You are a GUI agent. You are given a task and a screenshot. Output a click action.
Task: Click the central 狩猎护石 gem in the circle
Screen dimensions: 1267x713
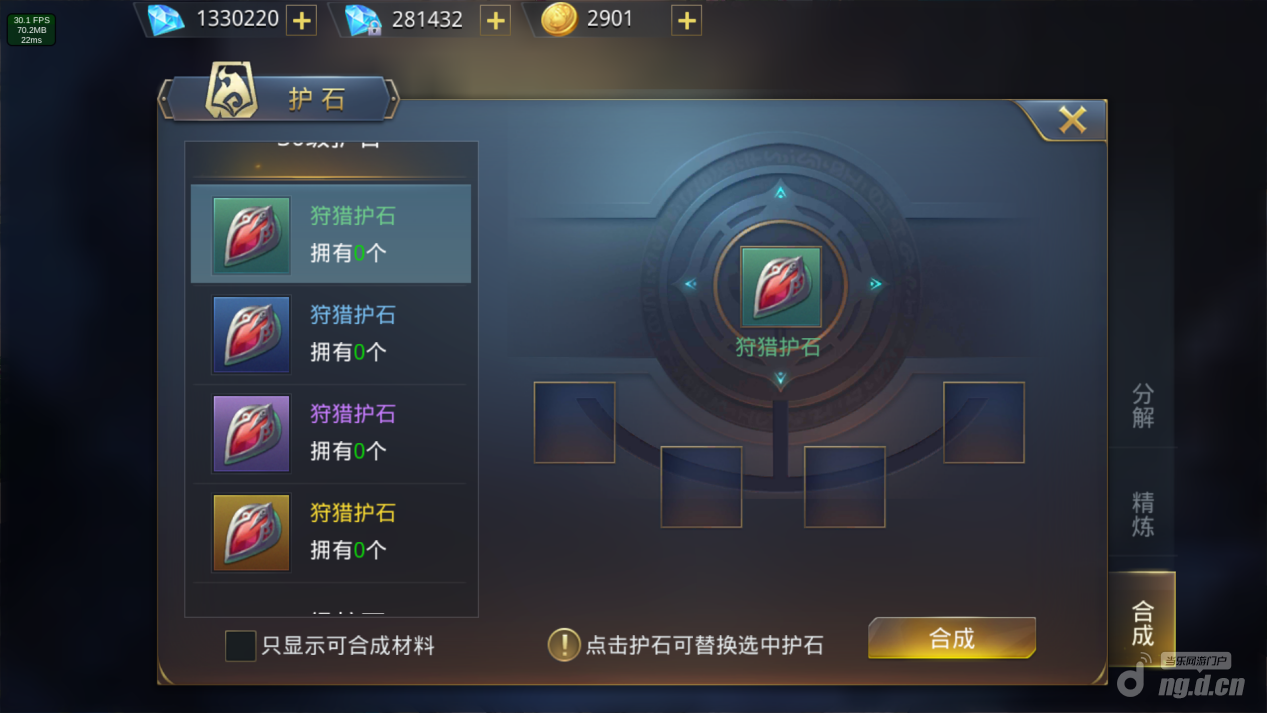coord(780,288)
